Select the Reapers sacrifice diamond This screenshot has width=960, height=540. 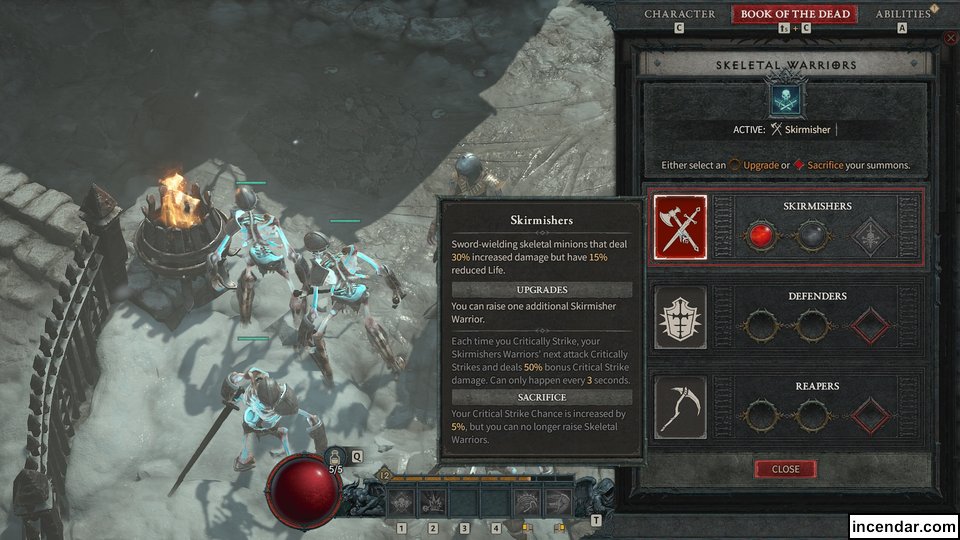pos(870,415)
